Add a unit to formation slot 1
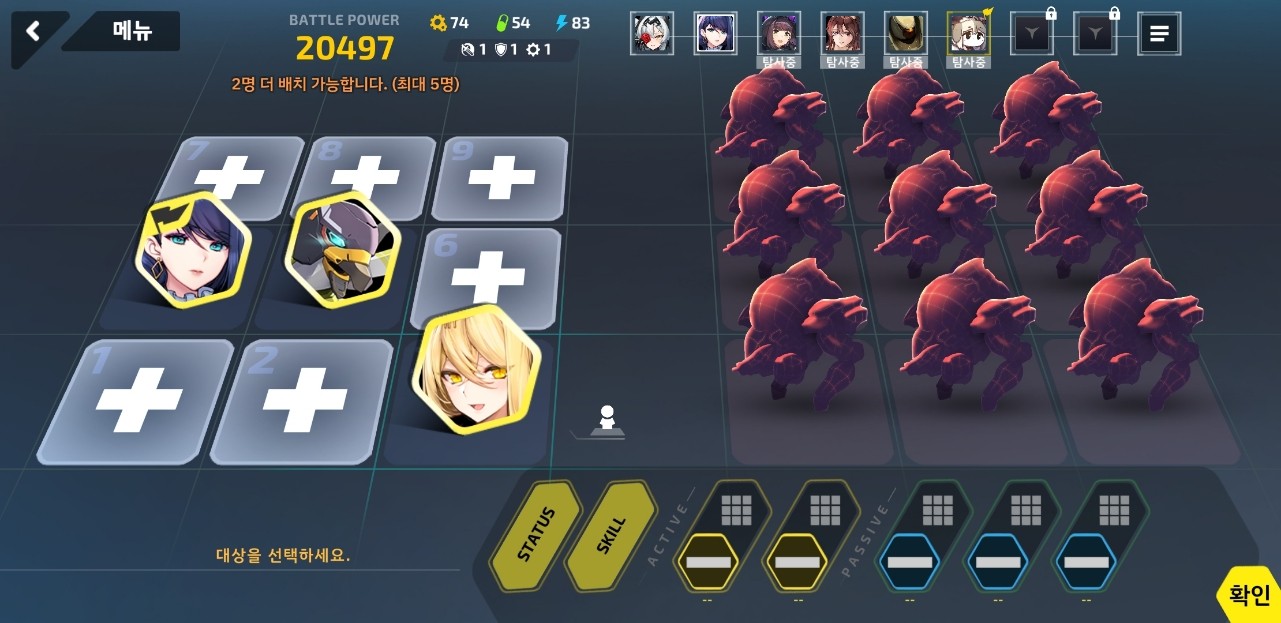1281x623 pixels. [138, 400]
